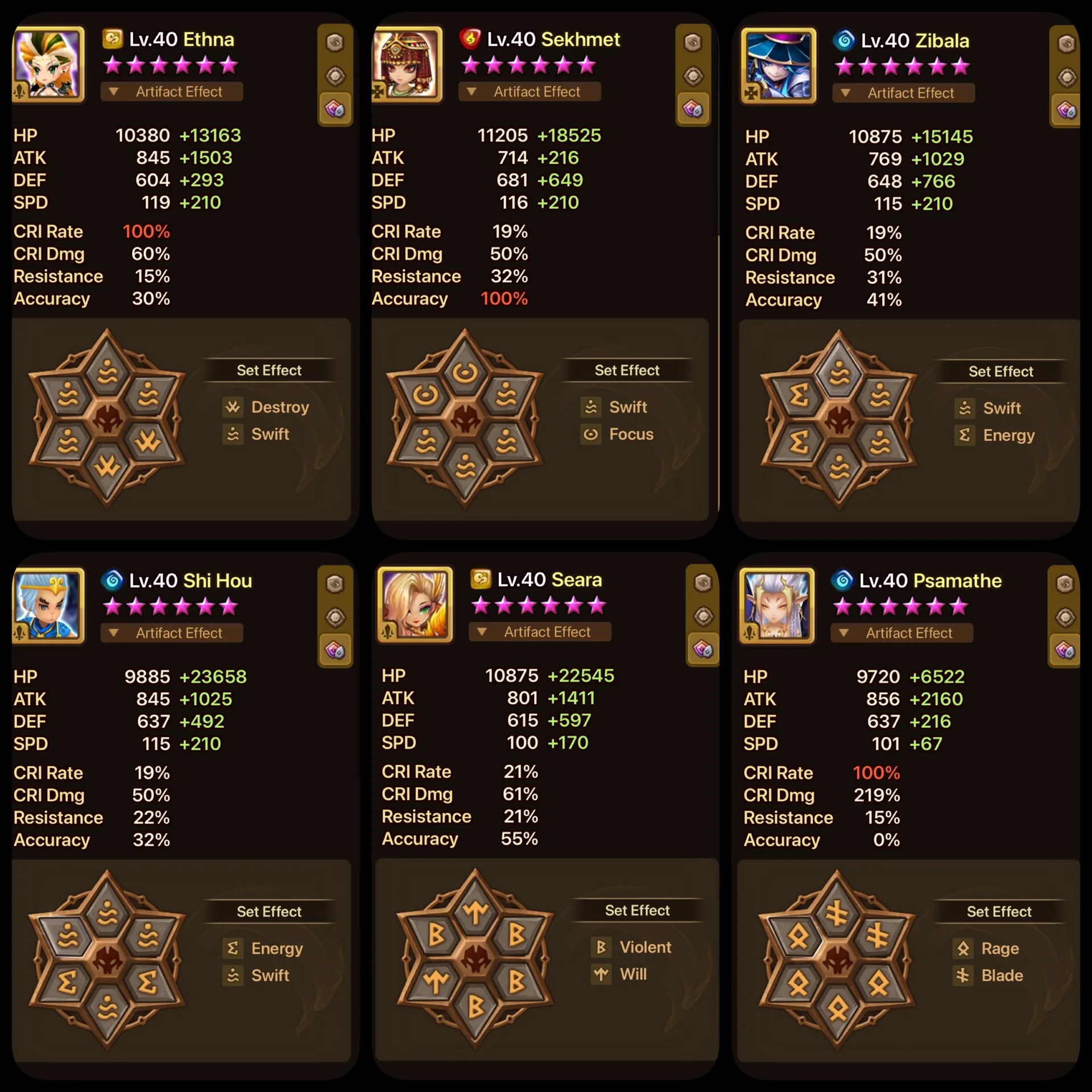The height and width of the screenshot is (1092, 1092).
Task: Open Shi Hou's artifact view tab
Action: [x=335, y=617]
